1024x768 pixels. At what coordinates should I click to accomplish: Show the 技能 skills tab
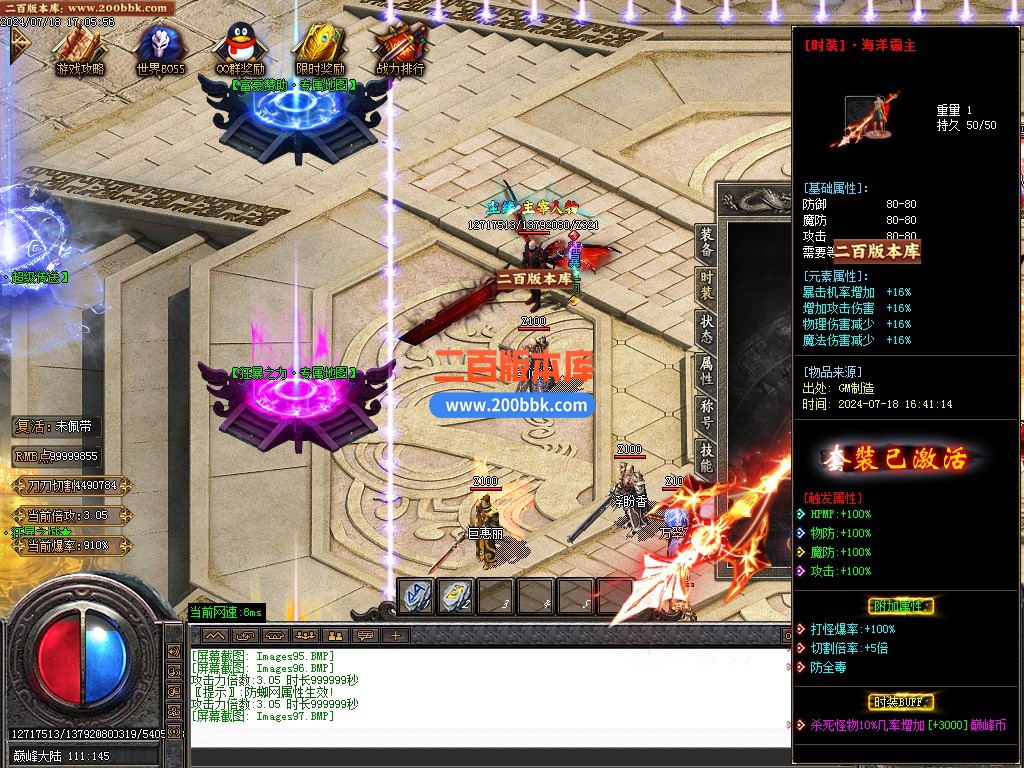pyautogui.click(x=707, y=458)
